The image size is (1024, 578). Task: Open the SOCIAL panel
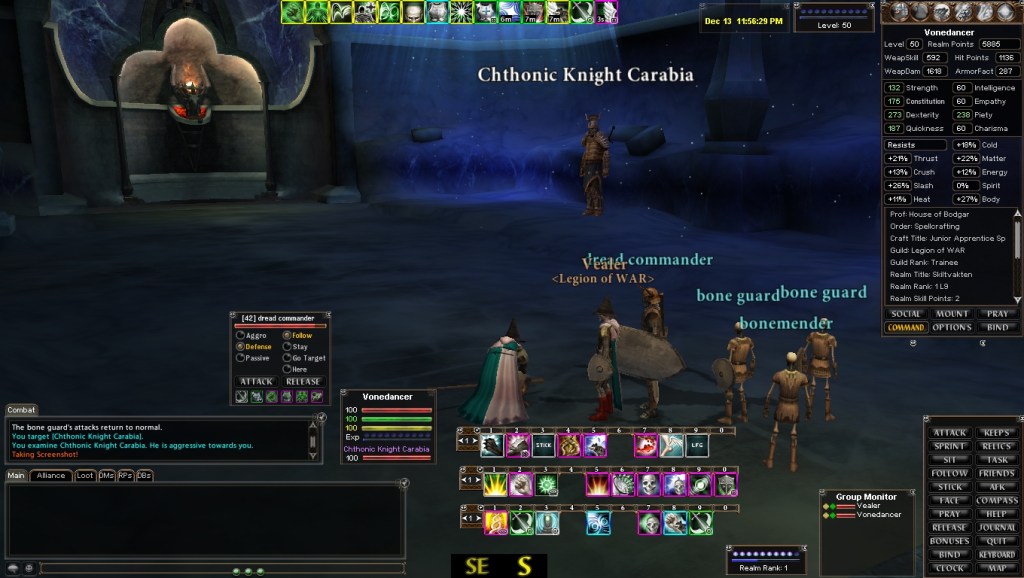906,314
